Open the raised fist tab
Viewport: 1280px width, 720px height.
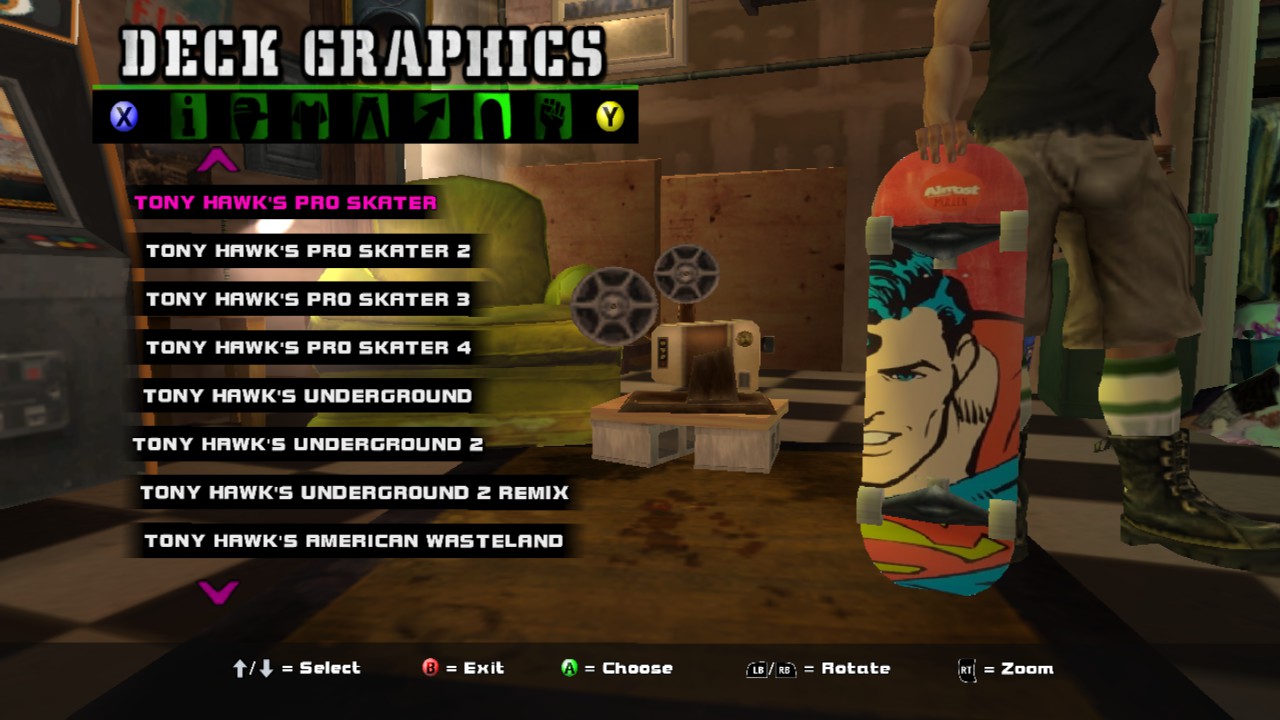(x=551, y=117)
